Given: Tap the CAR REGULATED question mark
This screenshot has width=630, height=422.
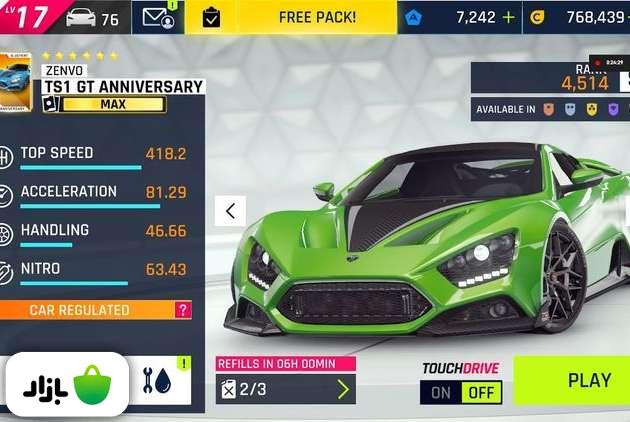Looking at the screenshot, I should [x=182, y=310].
